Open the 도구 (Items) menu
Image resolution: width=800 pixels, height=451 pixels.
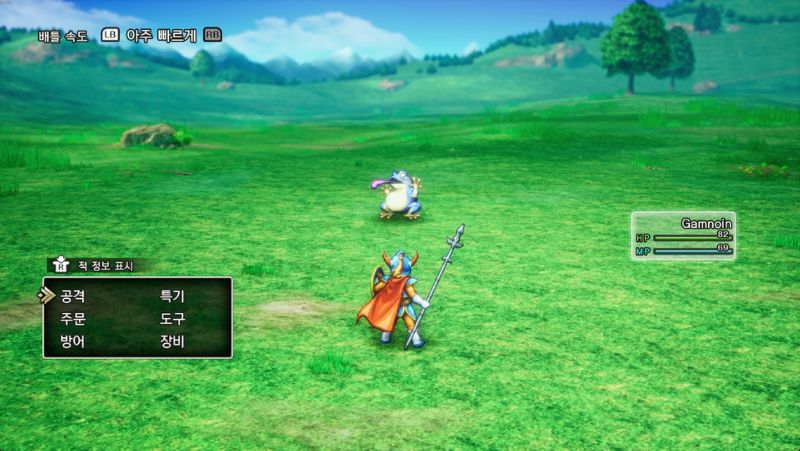click(x=172, y=319)
